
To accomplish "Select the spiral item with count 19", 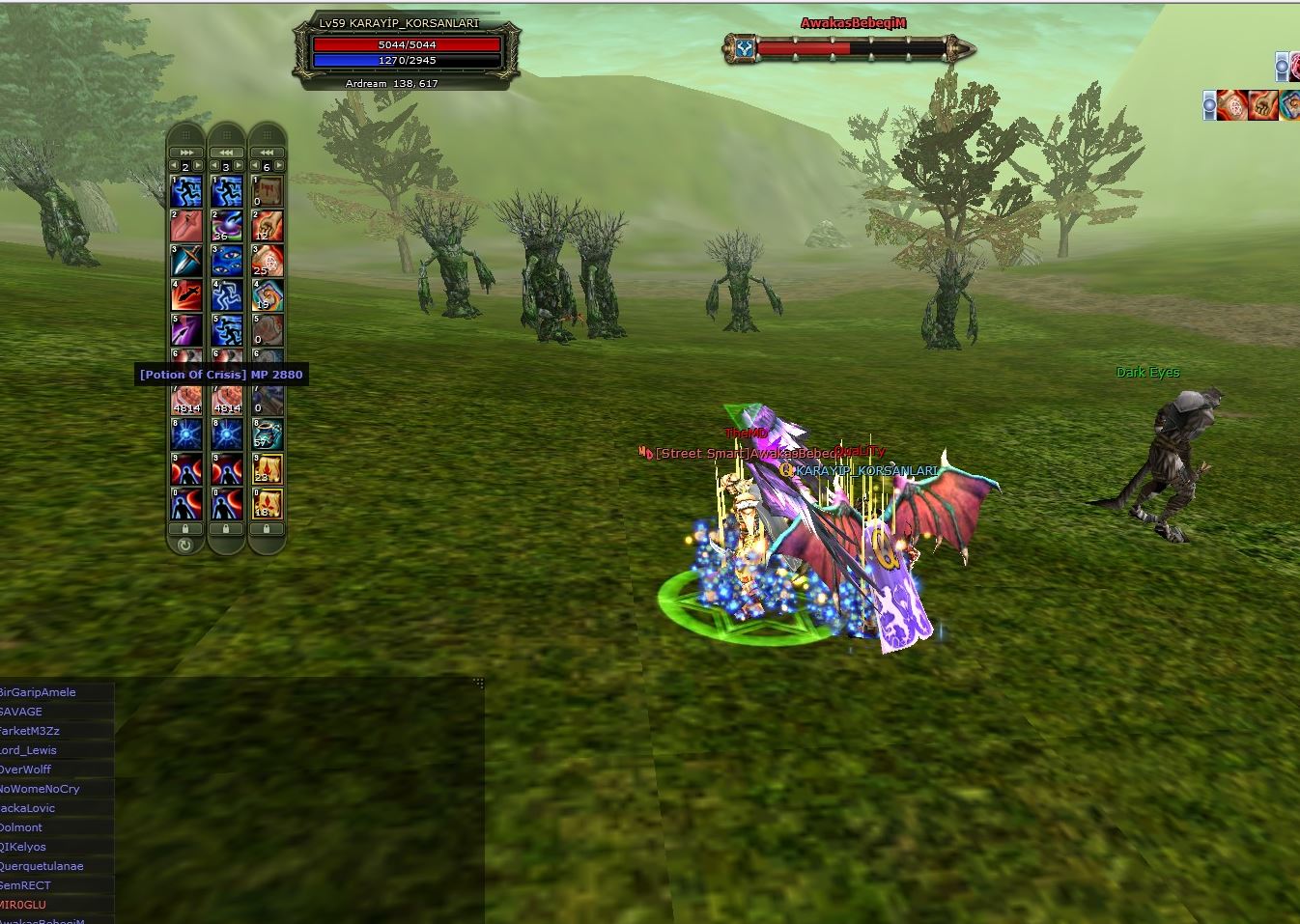I will [x=267, y=296].
